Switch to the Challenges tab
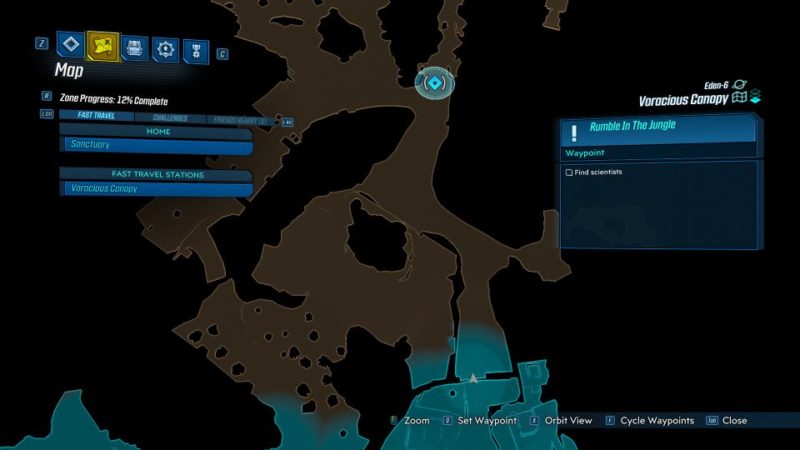 [169, 116]
